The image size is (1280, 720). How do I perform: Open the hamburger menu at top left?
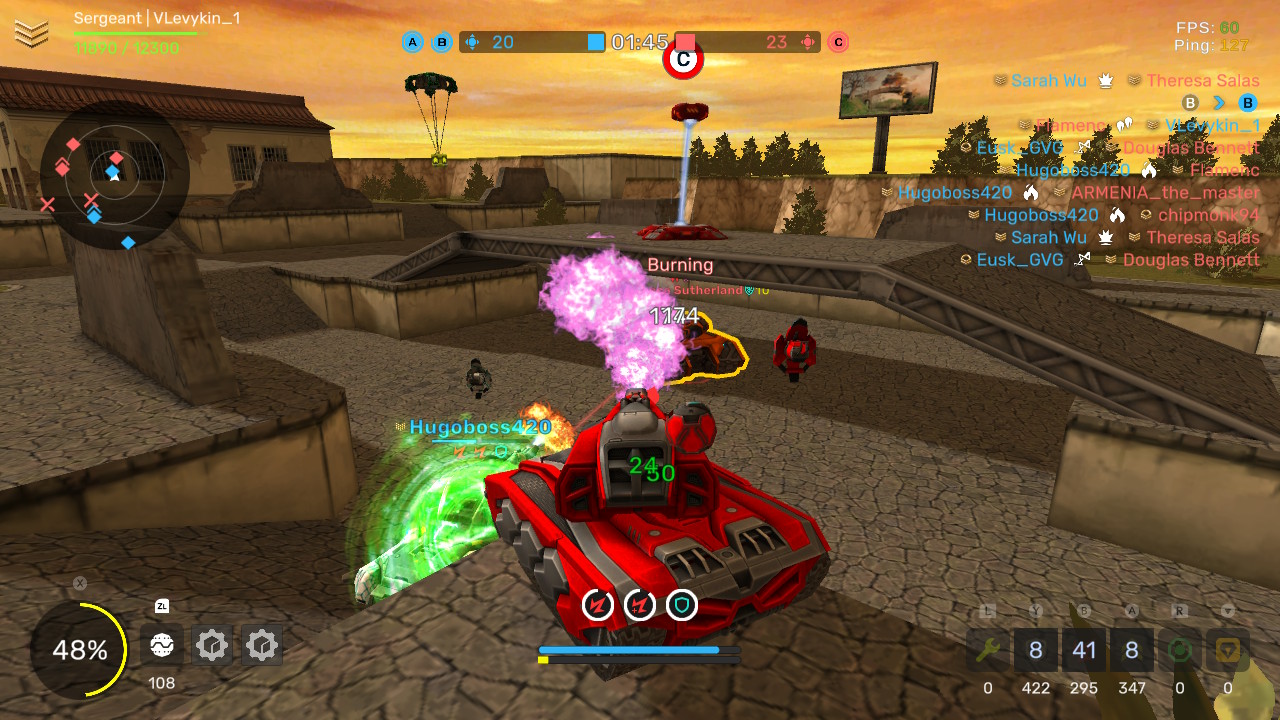tap(33, 33)
